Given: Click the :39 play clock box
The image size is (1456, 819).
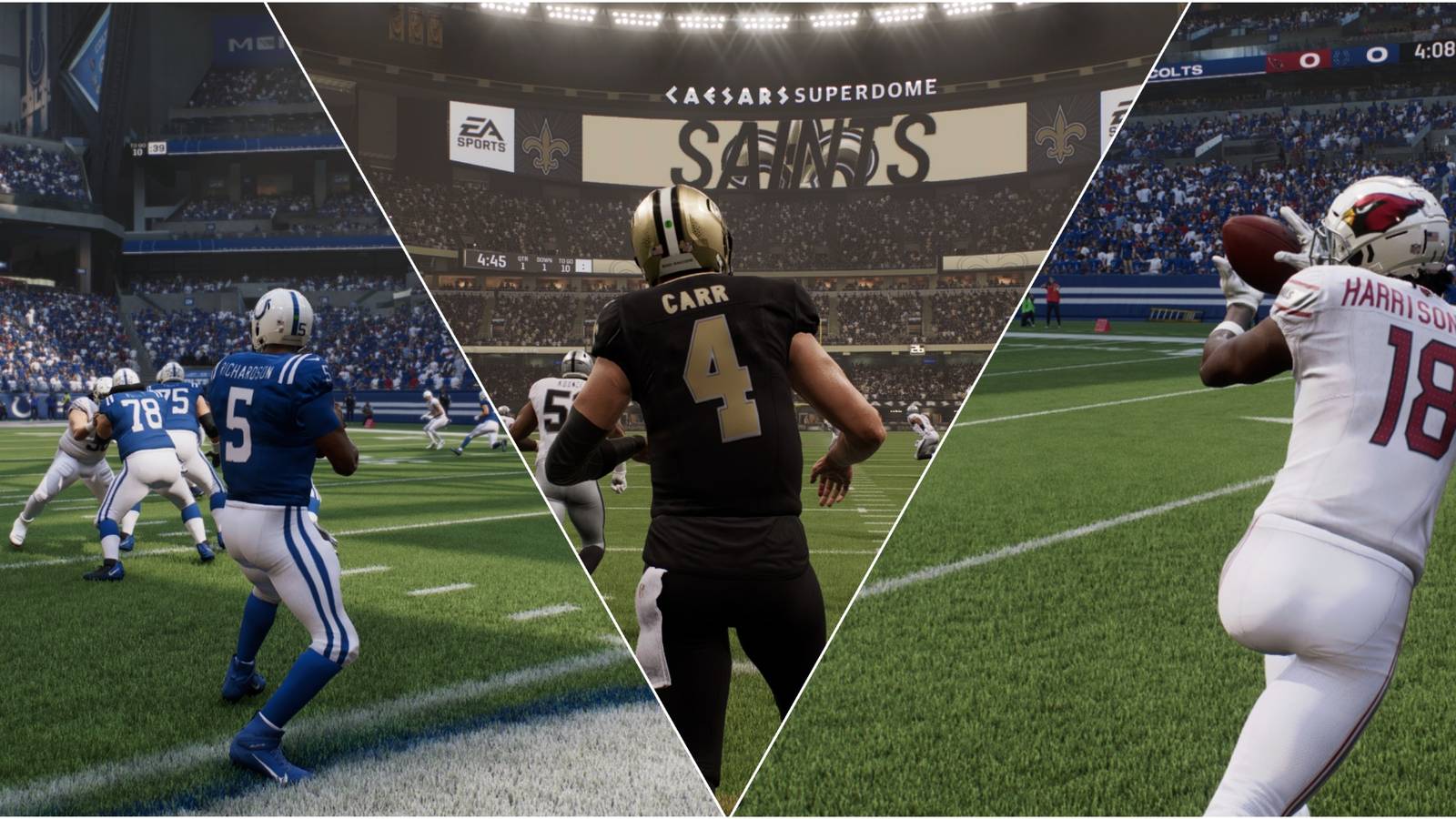Looking at the screenshot, I should [x=157, y=148].
